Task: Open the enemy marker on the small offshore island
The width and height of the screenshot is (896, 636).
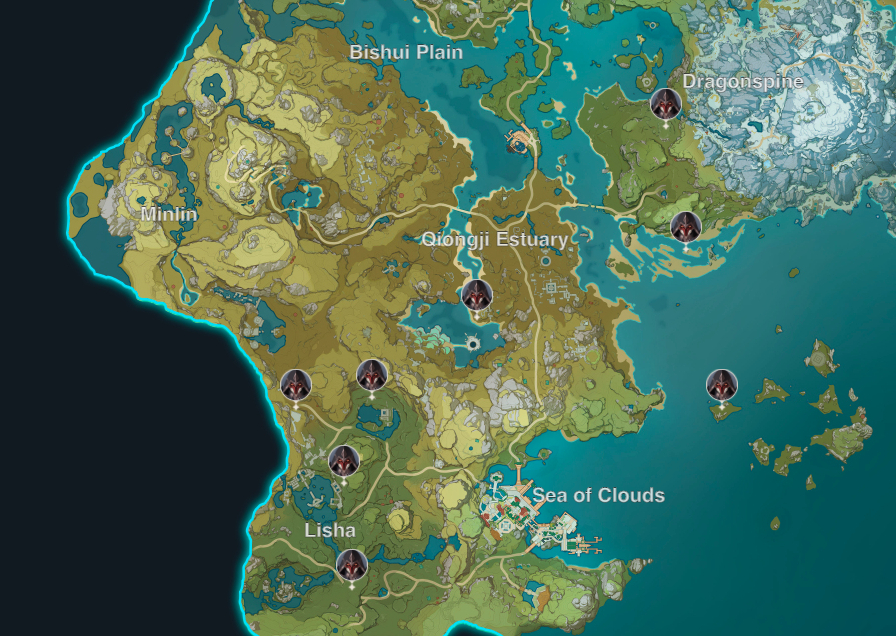Action: tap(721, 385)
